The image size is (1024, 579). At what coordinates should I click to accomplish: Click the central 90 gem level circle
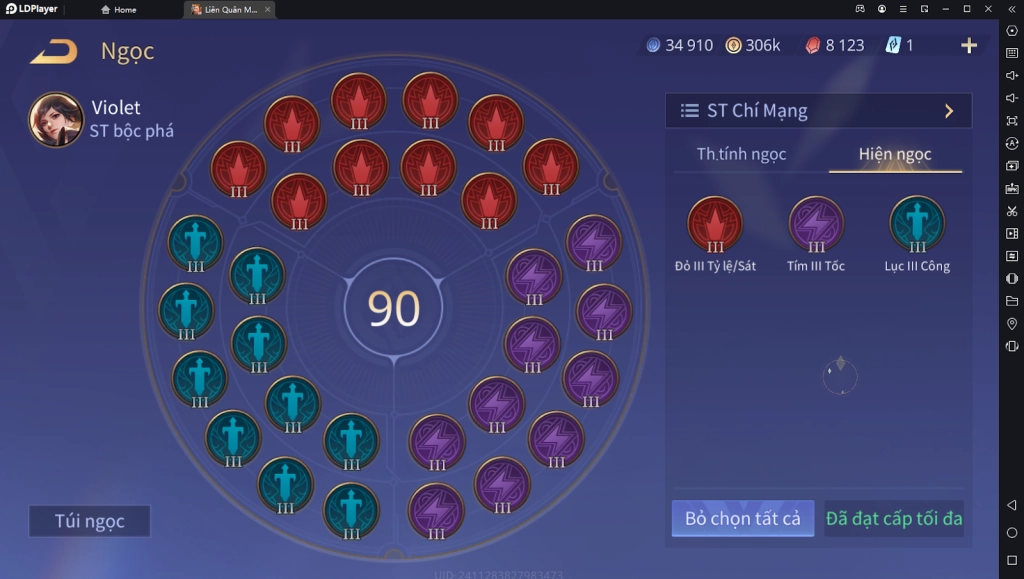click(394, 309)
